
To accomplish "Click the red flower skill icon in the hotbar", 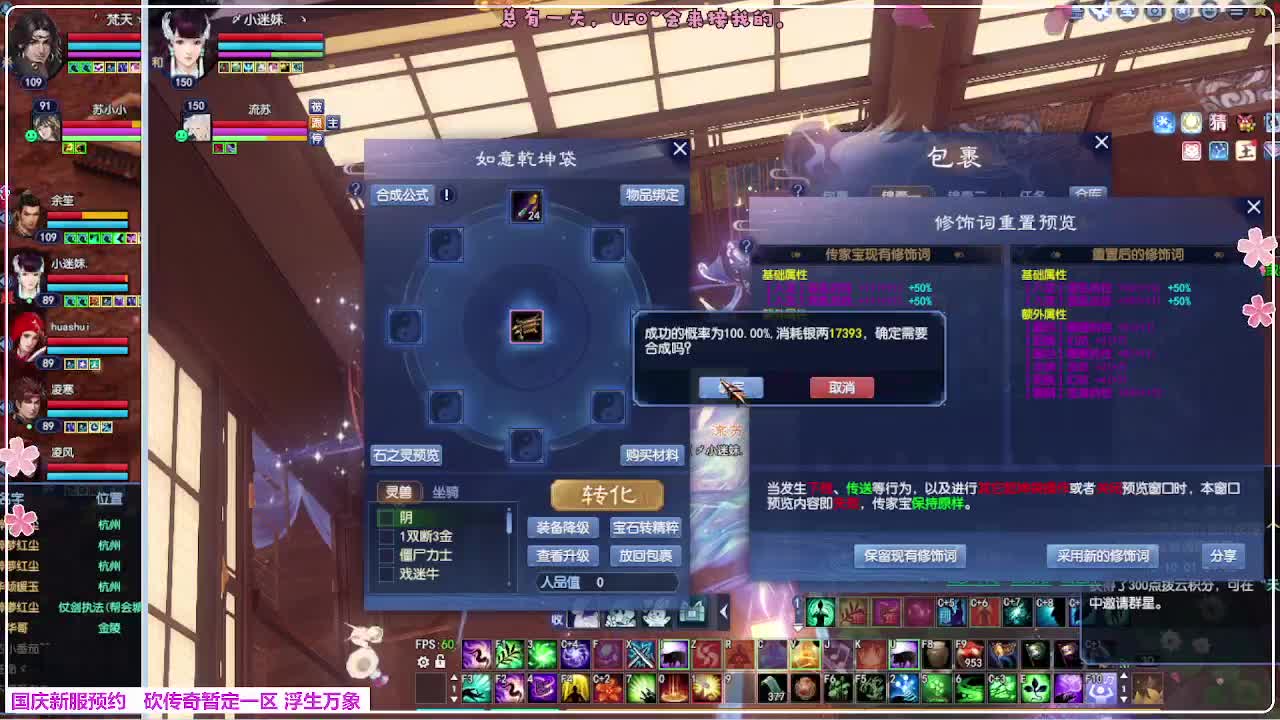I will pyautogui.click(x=607, y=688).
